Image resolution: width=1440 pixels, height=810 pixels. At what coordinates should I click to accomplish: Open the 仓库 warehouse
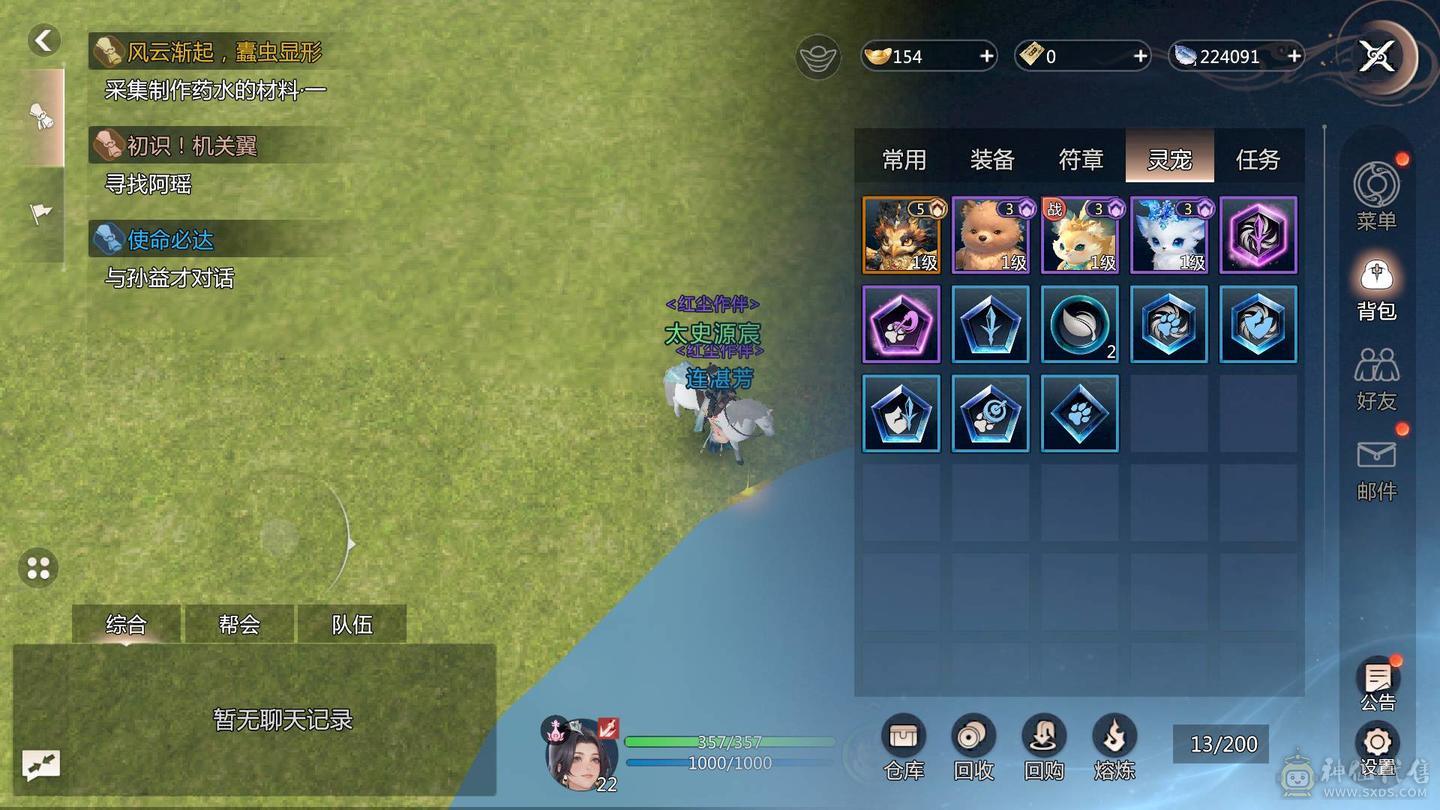tap(903, 747)
